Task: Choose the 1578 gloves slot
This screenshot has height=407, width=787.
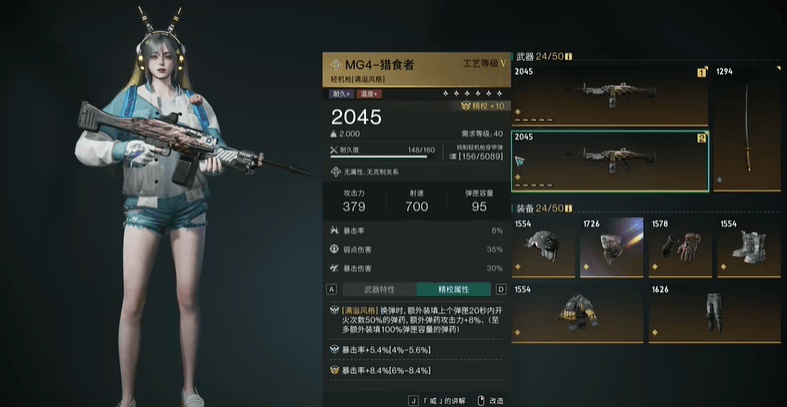Action: (x=679, y=247)
